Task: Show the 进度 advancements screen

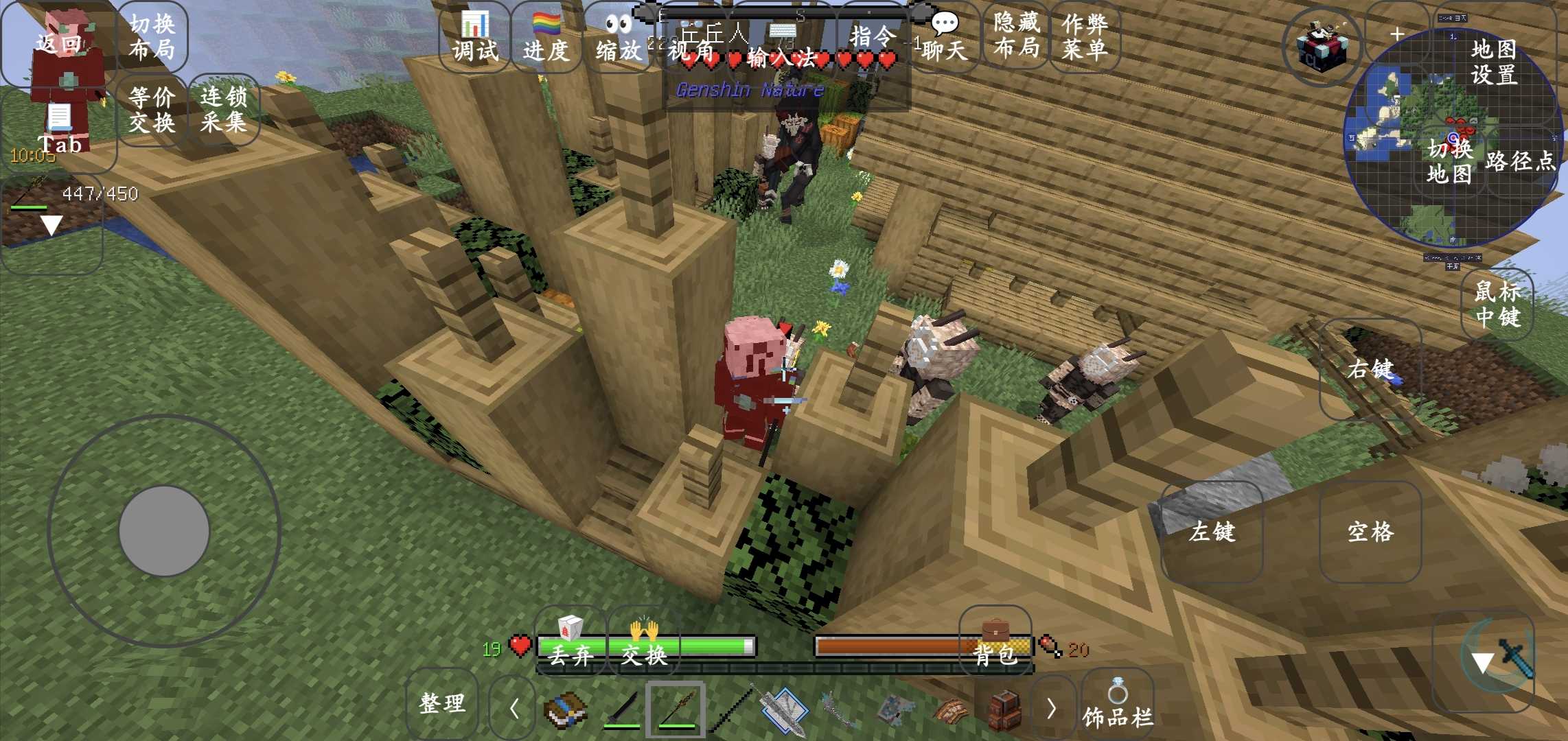Action: point(546,38)
